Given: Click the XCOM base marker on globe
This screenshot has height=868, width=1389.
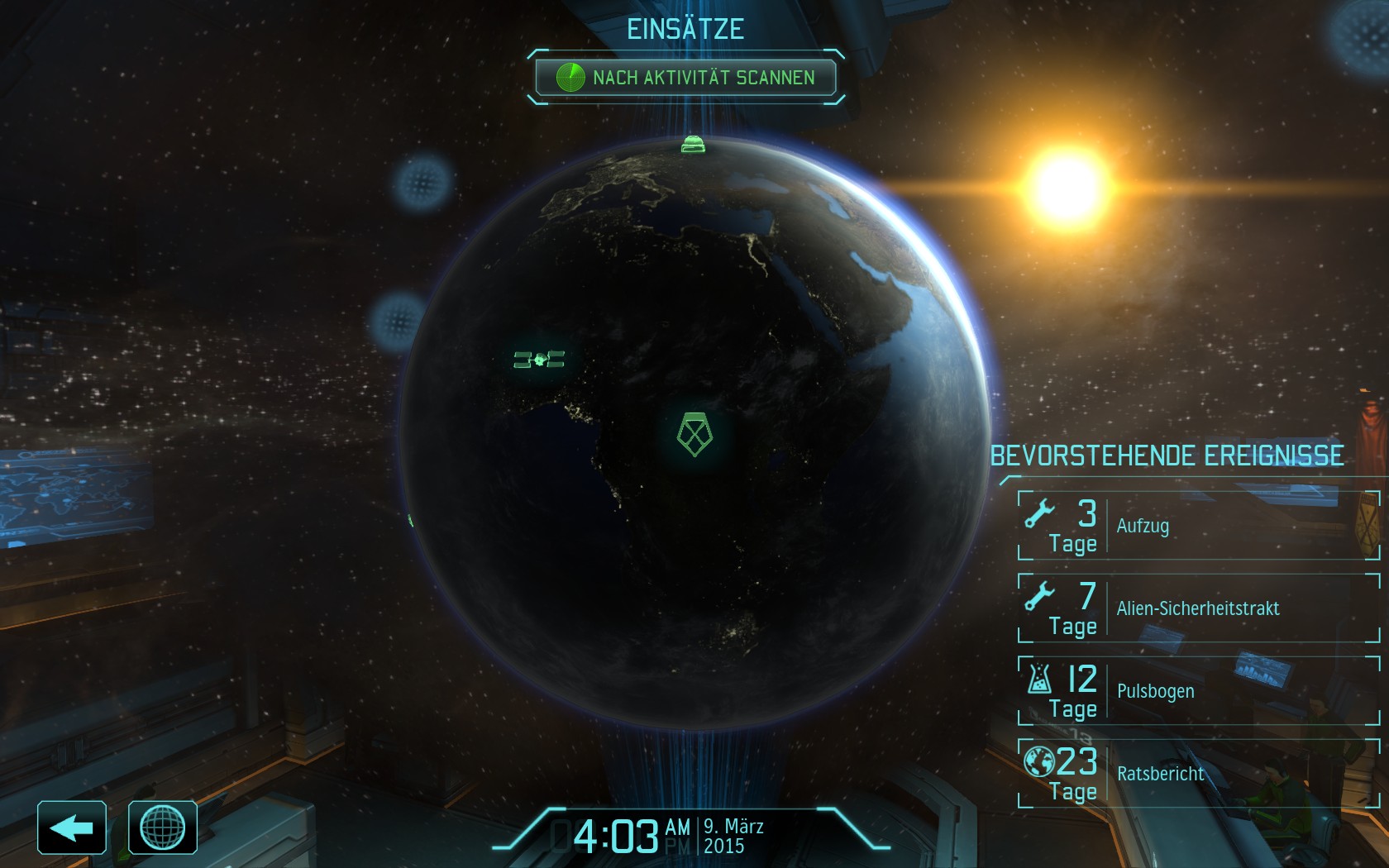Looking at the screenshot, I should point(694,434).
